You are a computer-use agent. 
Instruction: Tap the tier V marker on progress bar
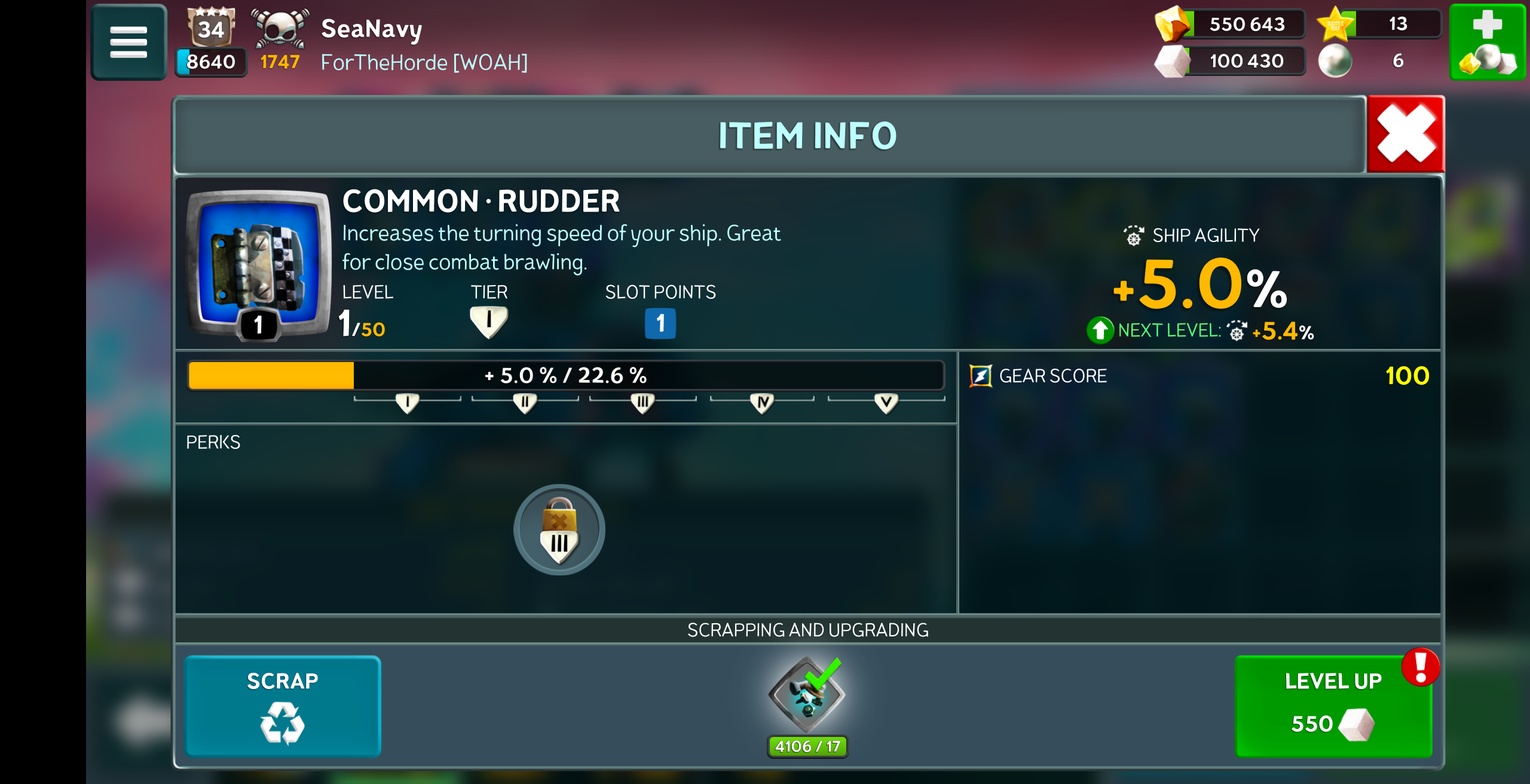[x=886, y=403]
